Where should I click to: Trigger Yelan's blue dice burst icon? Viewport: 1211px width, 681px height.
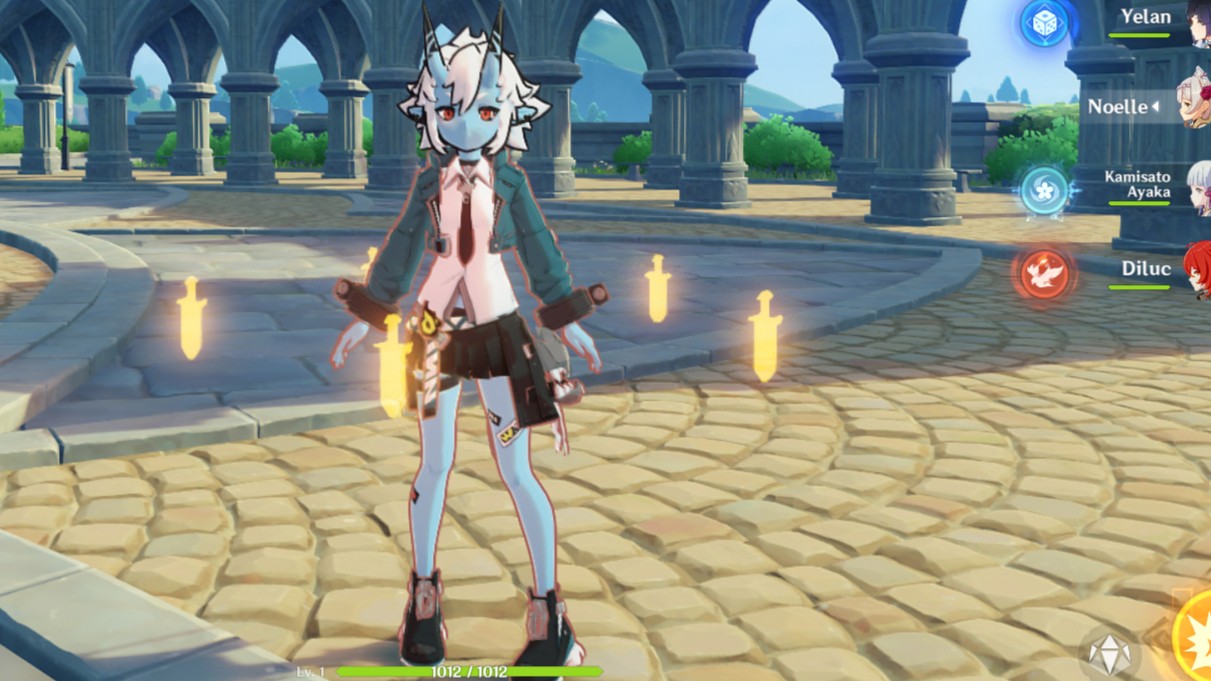pyautogui.click(x=1044, y=22)
